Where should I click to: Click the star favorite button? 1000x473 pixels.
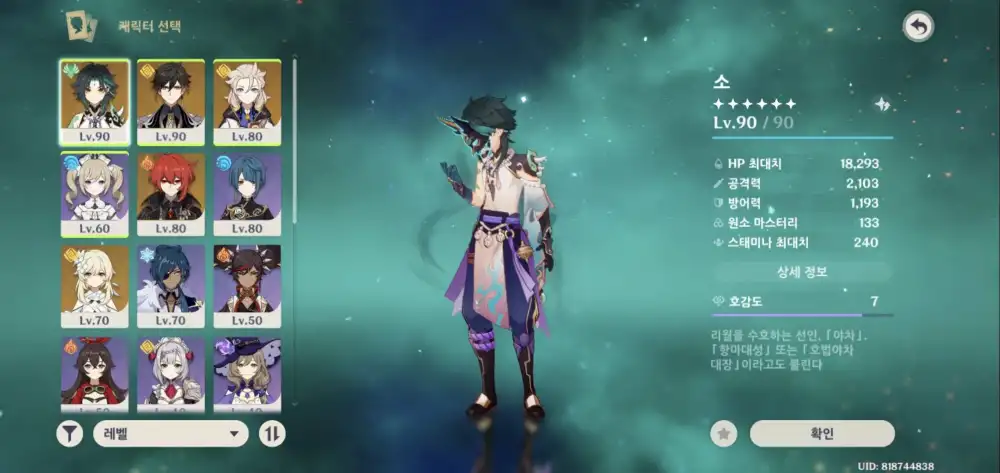724,433
